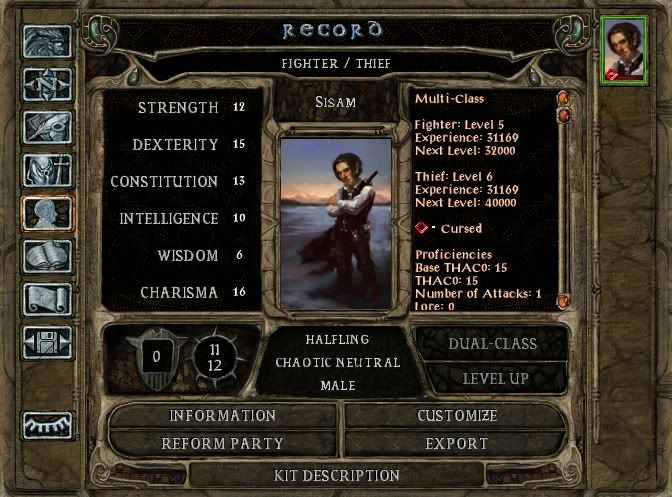Viewport: 672px width, 497px height.
Task: Open the area map compass icon
Action: click(x=47, y=86)
